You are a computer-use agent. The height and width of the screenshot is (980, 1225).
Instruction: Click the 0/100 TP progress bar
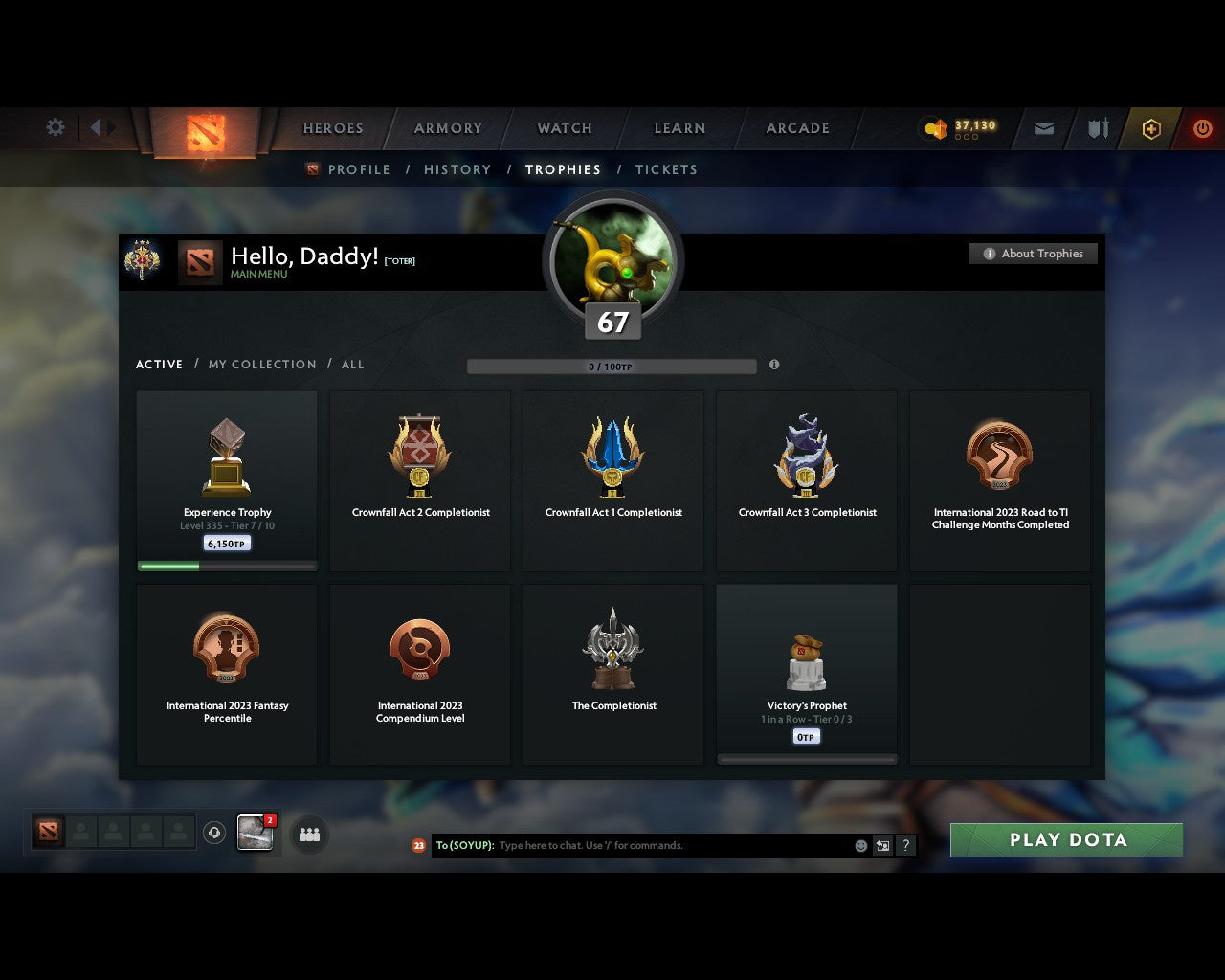pos(612,366)
